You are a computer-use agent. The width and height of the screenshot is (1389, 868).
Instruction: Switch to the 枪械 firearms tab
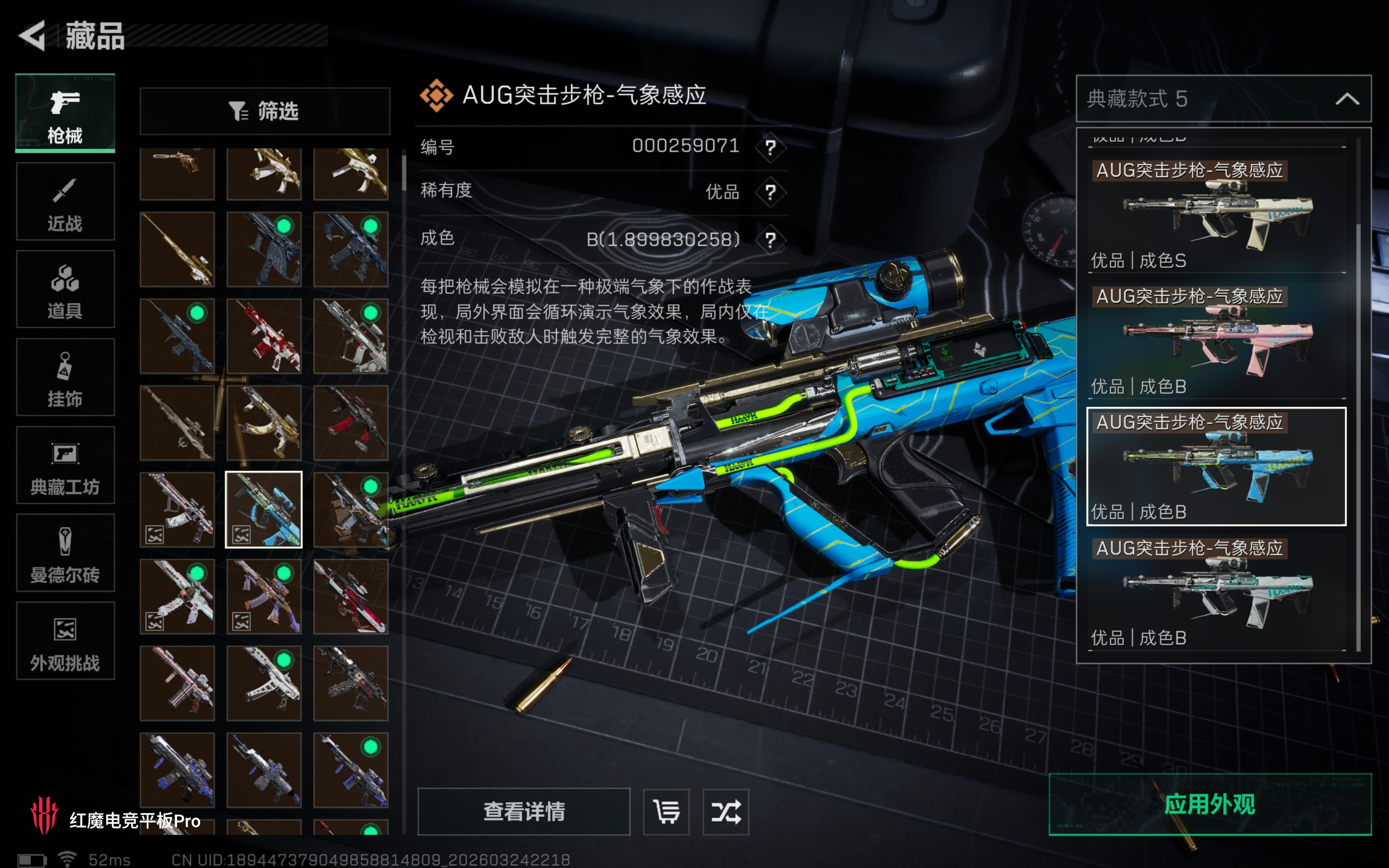[65, 114]
